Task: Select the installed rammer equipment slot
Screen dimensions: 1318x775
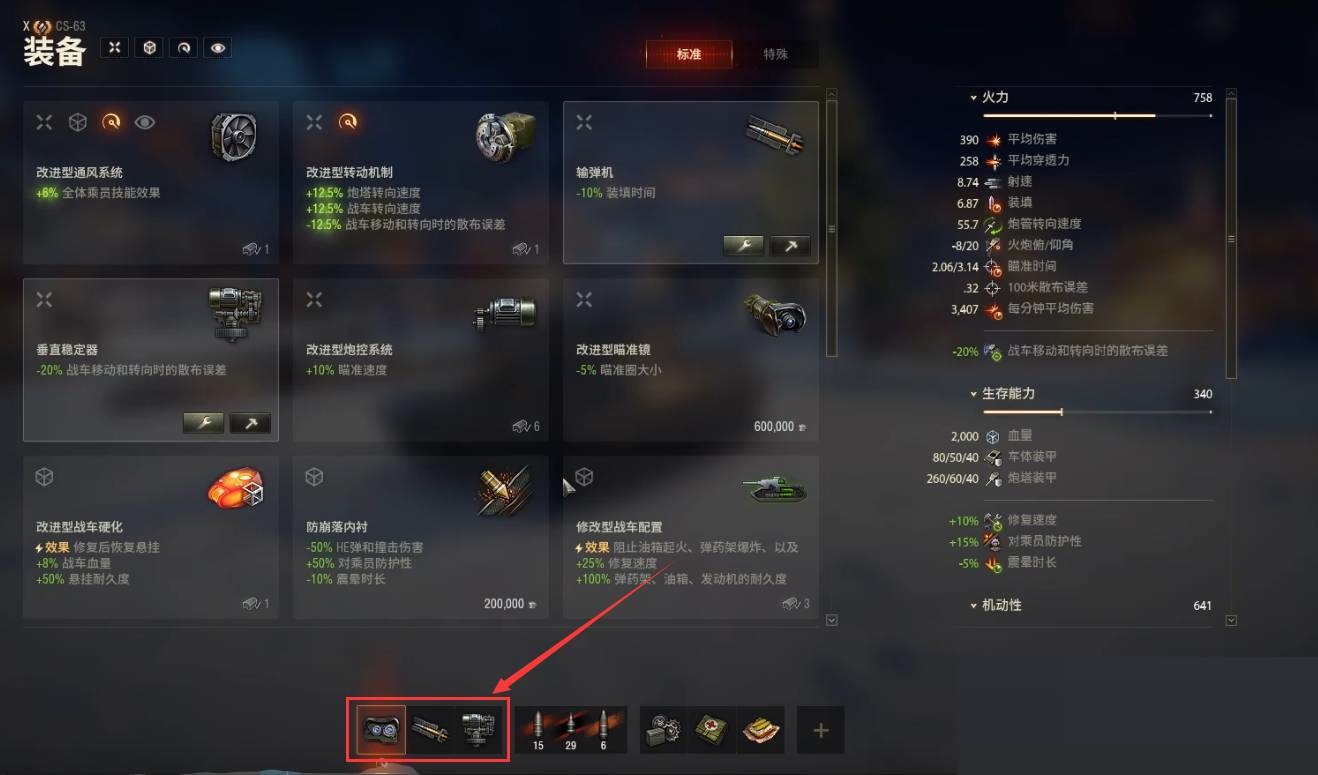Action: tap(432, 728)
